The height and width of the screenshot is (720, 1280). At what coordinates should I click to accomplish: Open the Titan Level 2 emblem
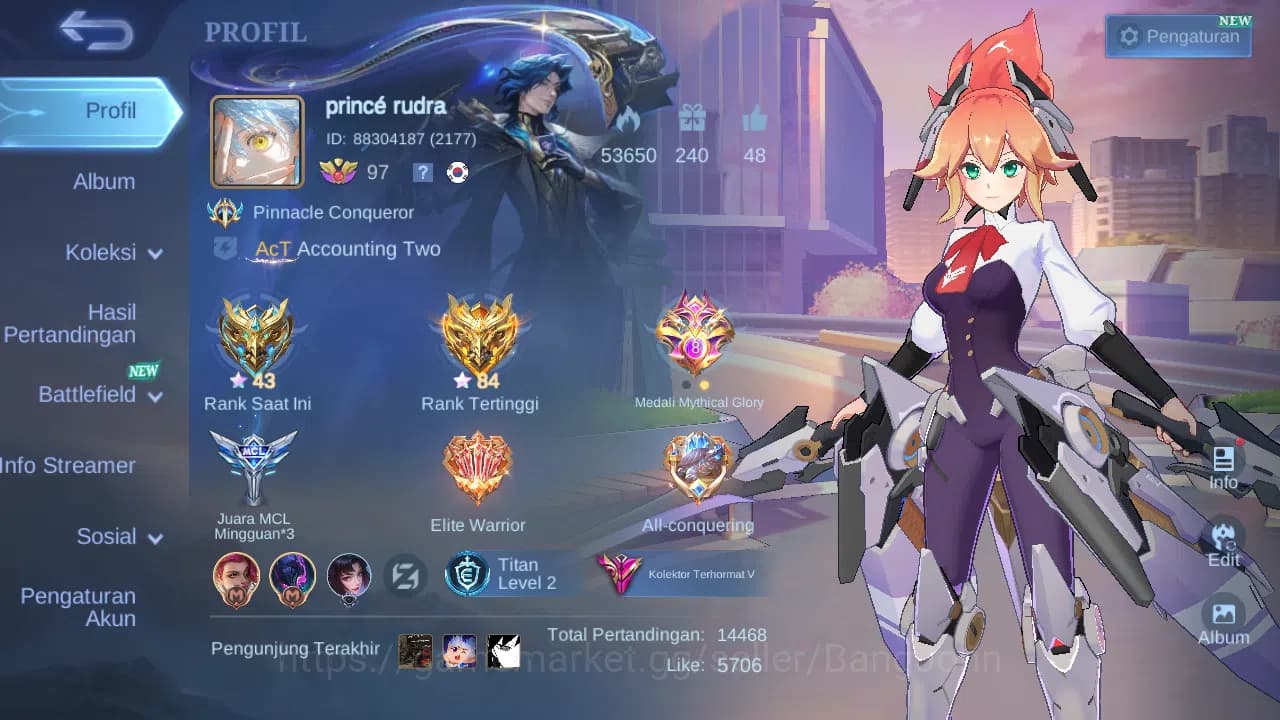coord(500,574)
